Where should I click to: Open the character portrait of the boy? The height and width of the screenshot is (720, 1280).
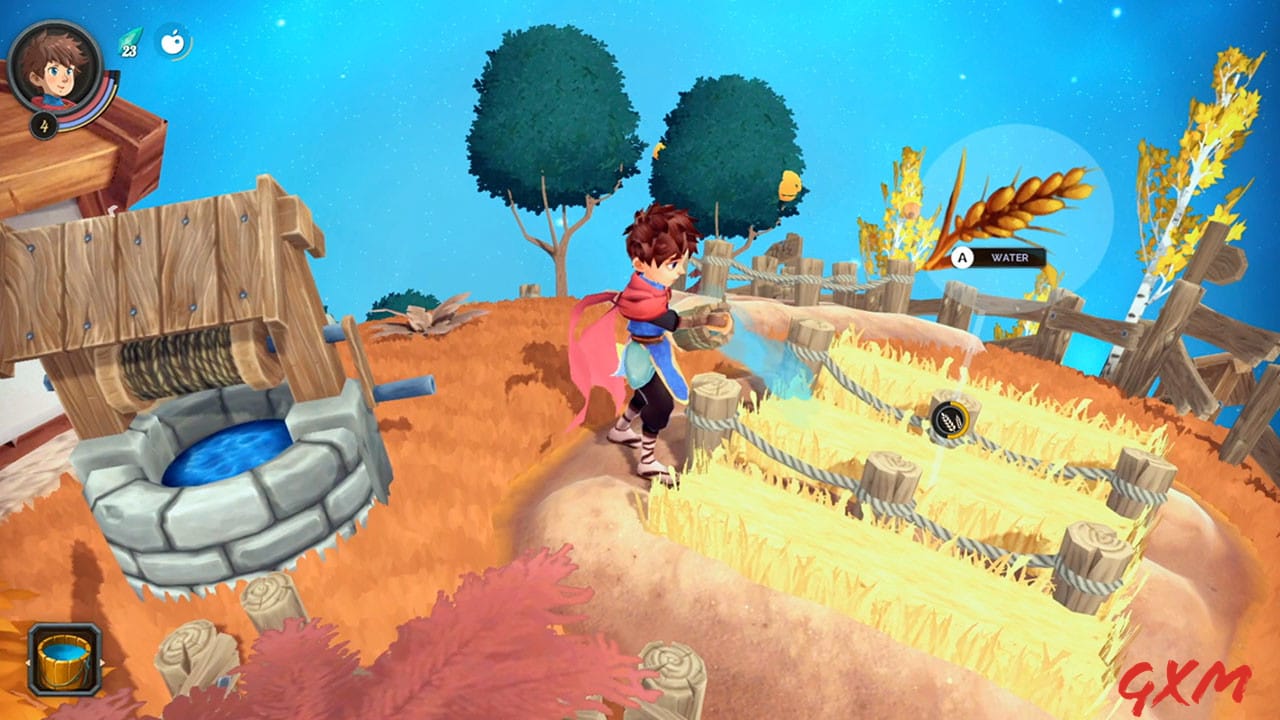tap(55, 70)
